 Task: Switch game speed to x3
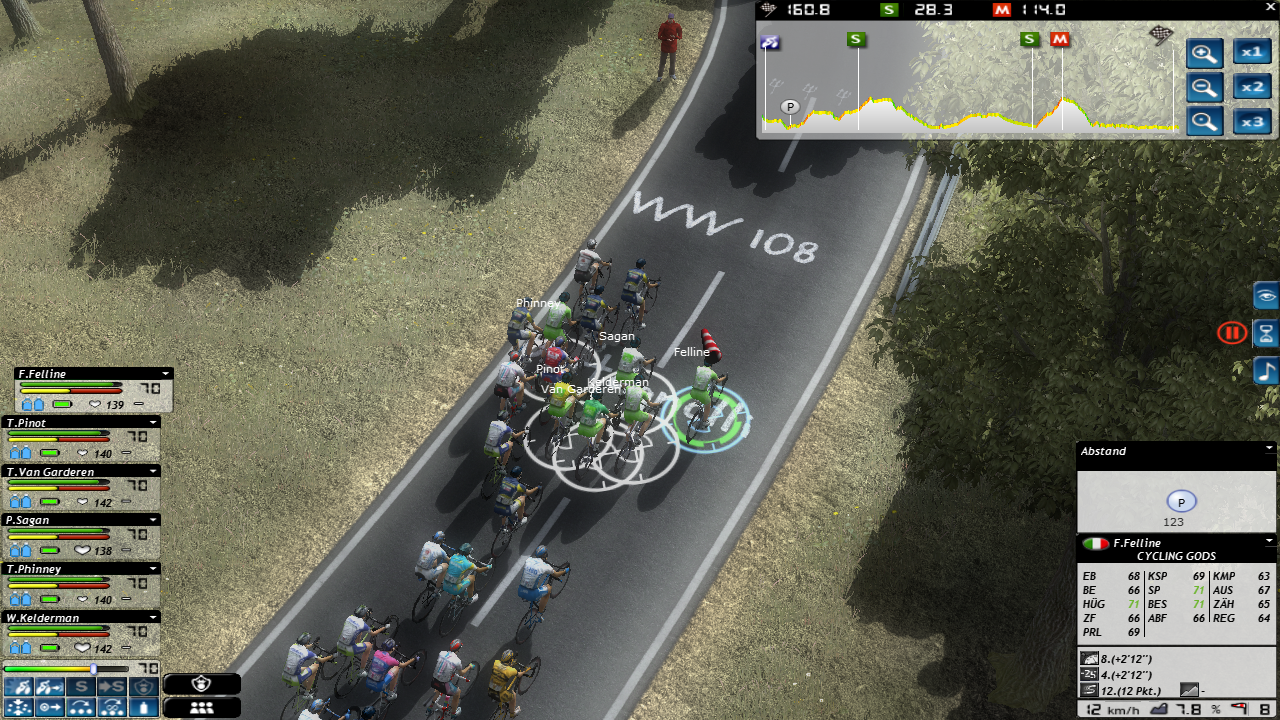pos(1251,122)
